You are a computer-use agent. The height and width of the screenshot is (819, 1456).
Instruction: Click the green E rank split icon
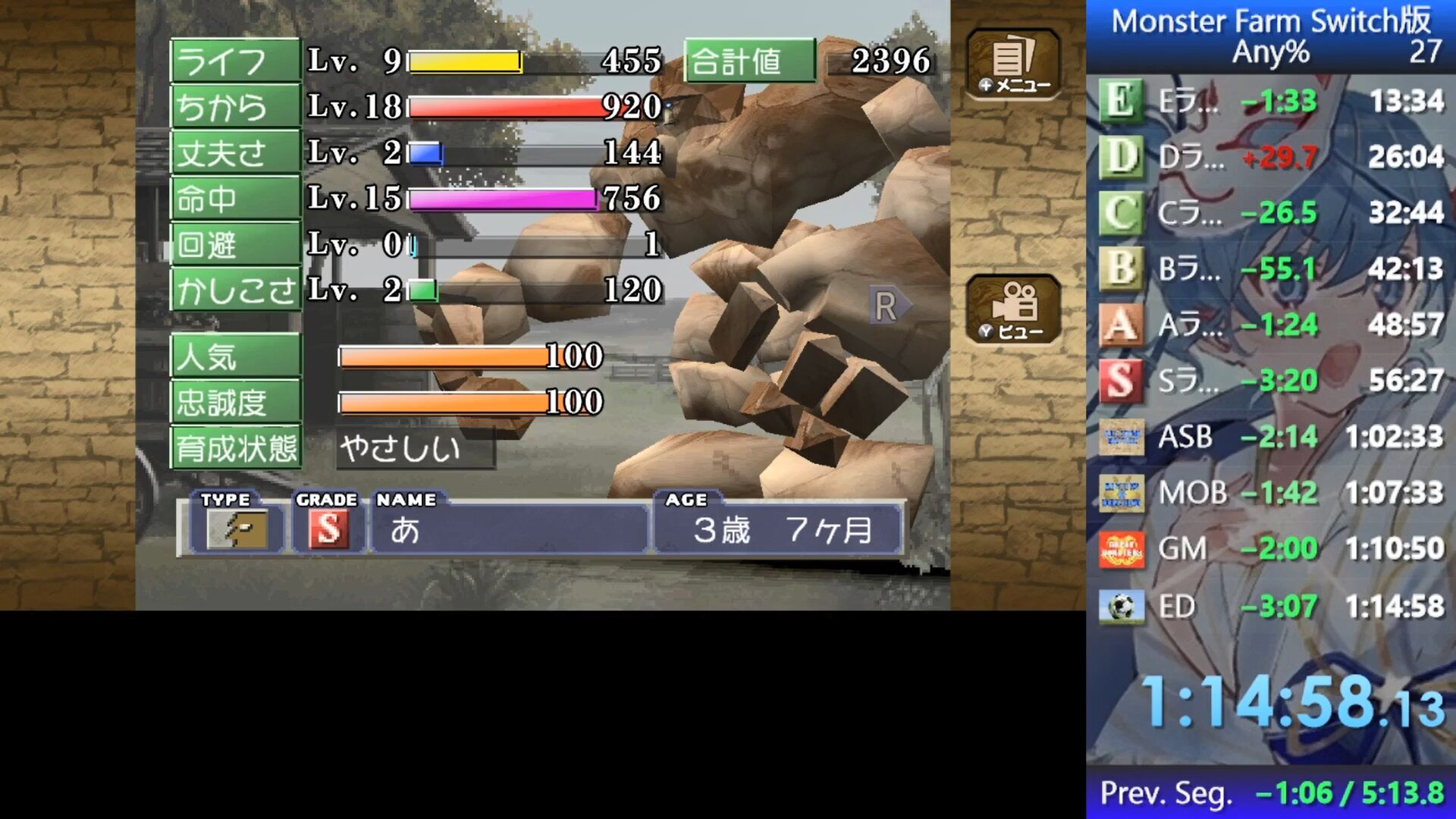pyautogui.click(x=1122, y=99)
